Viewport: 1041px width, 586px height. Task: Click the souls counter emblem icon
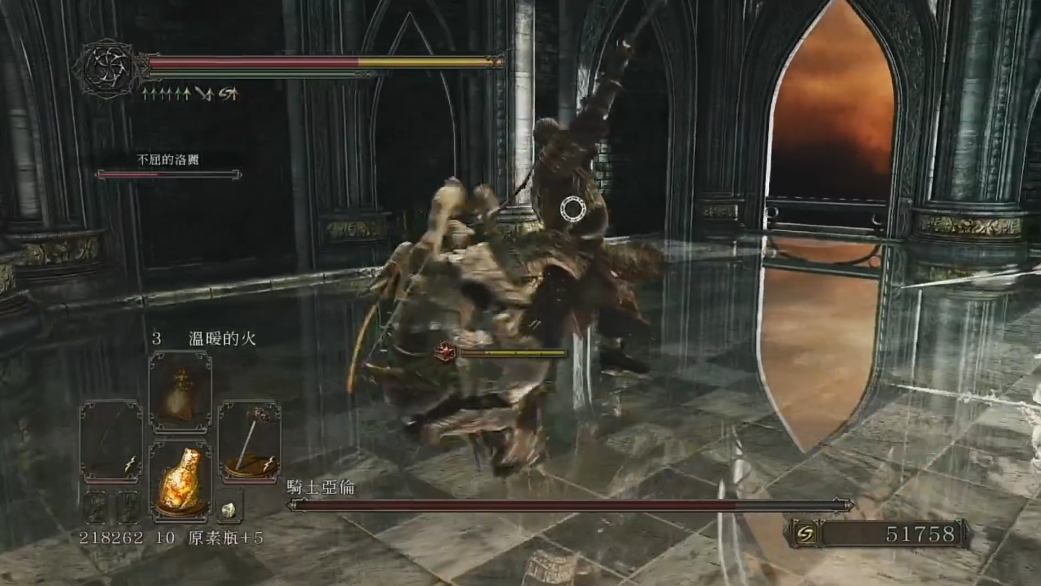point(803,534)
